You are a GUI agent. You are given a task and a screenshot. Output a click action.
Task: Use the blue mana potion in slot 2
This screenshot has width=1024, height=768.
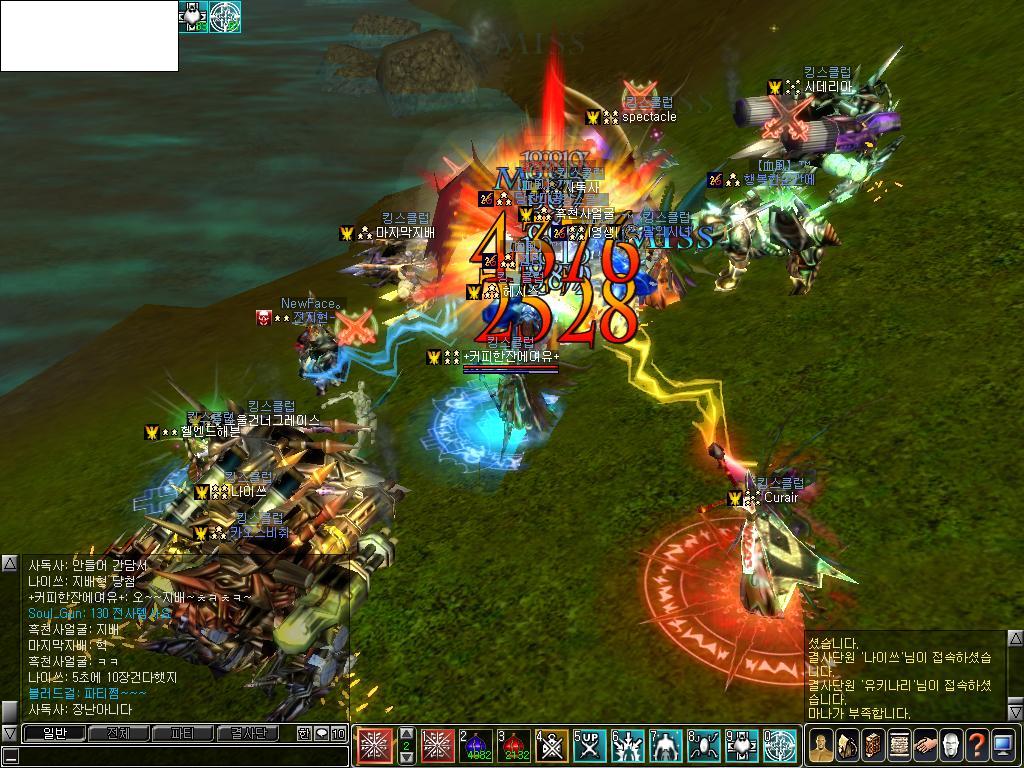click(475, 745)
